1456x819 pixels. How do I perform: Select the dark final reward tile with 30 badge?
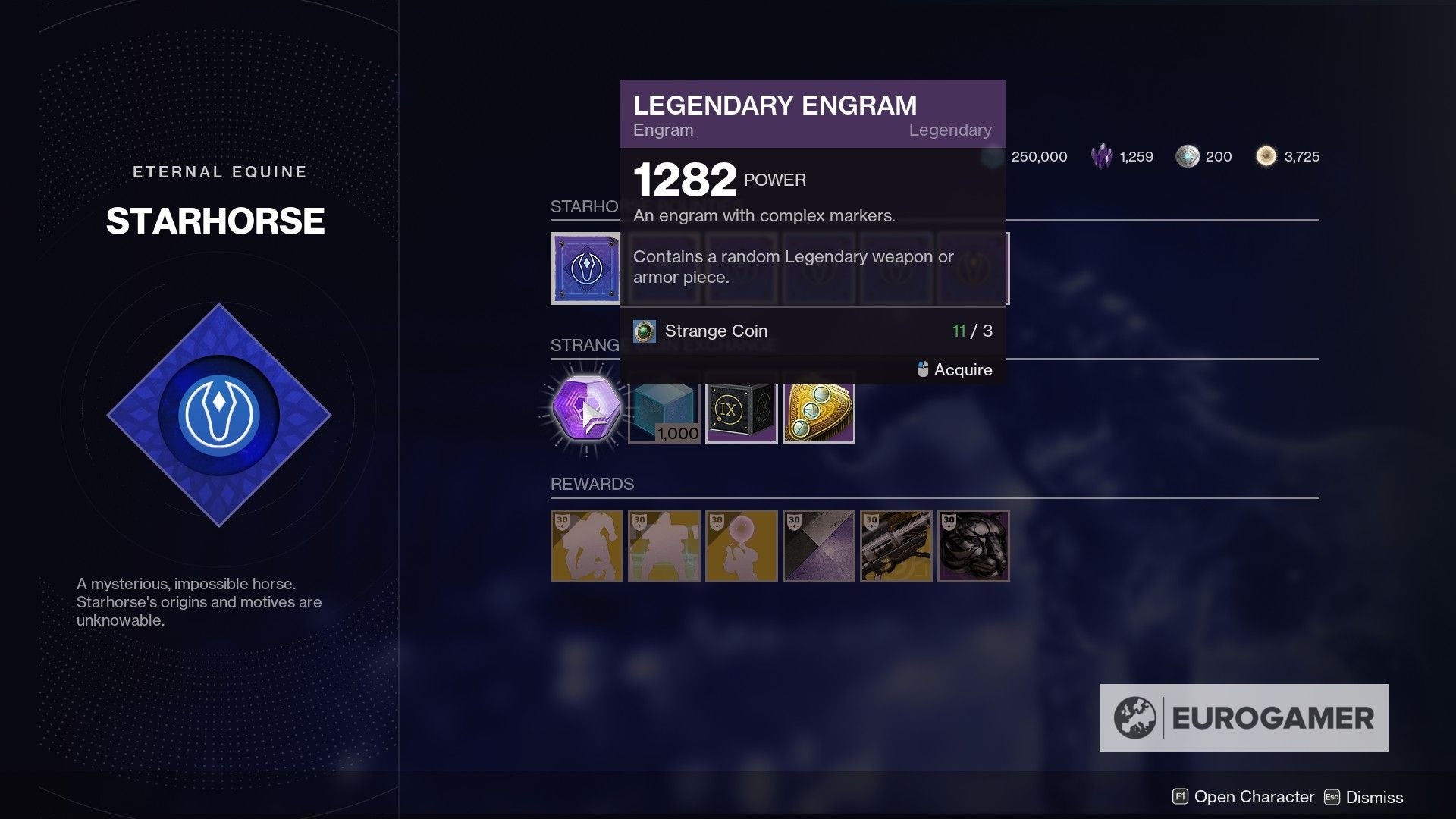972,546
